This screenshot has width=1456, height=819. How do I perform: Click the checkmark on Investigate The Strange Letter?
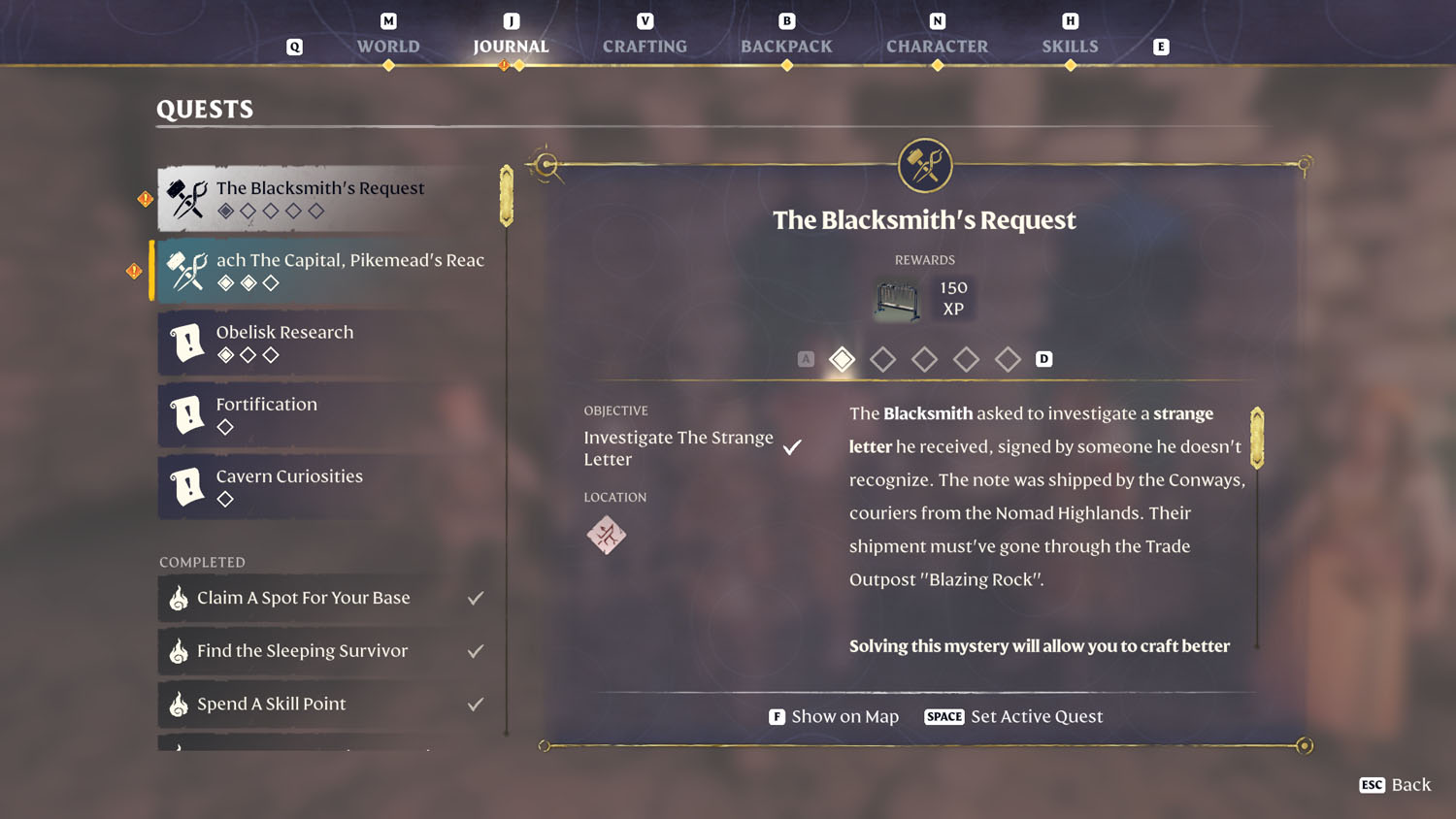[792, 447]
